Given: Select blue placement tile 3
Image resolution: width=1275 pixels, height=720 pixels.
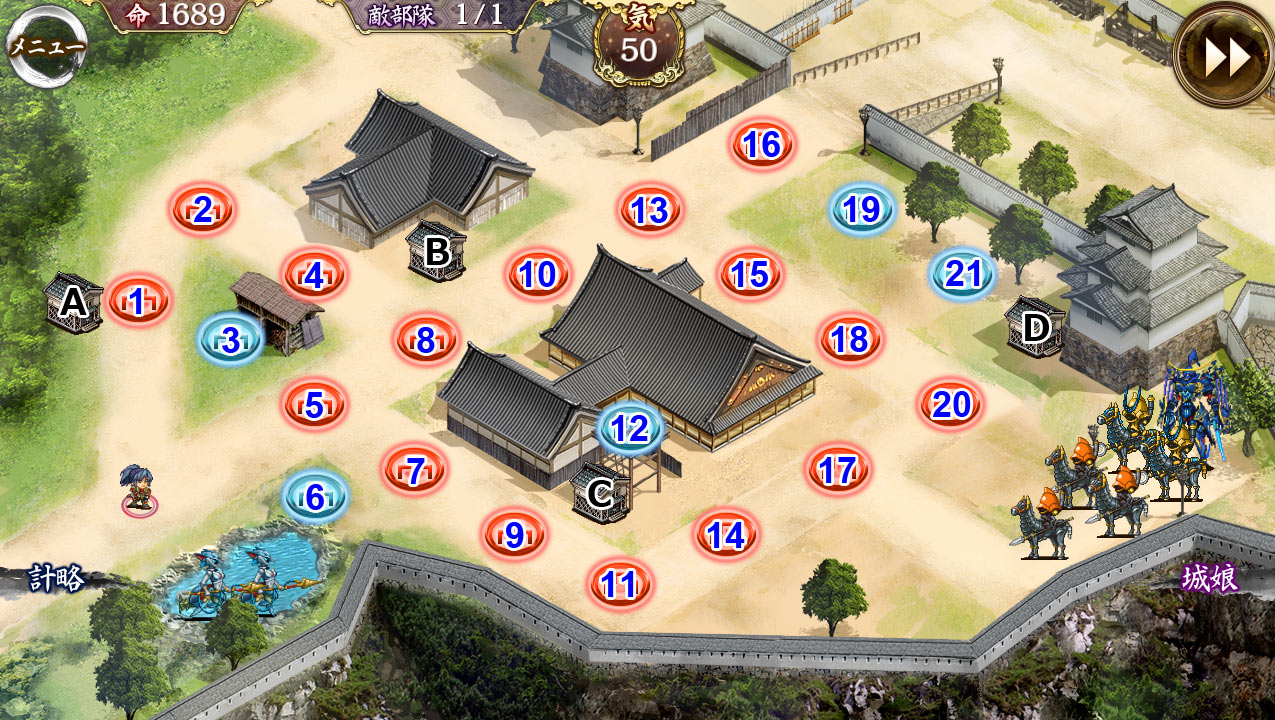Looking at the screenshot, I should point(231,340).
